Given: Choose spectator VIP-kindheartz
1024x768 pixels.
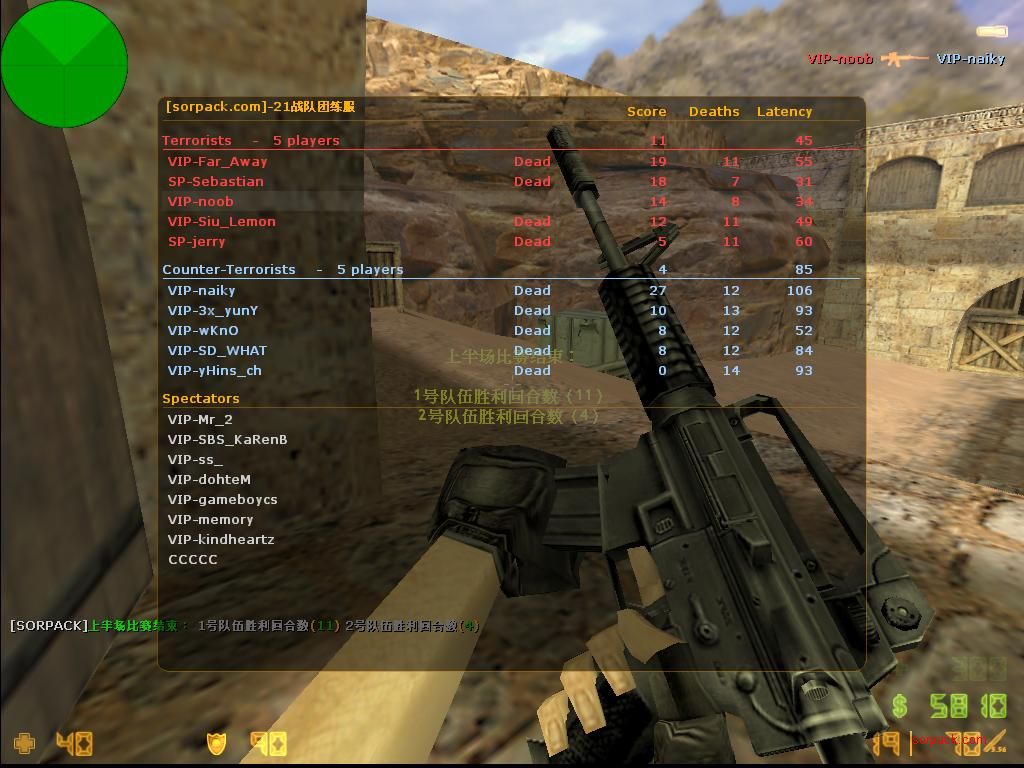Looking at the screenshot, I should [221, 539].
